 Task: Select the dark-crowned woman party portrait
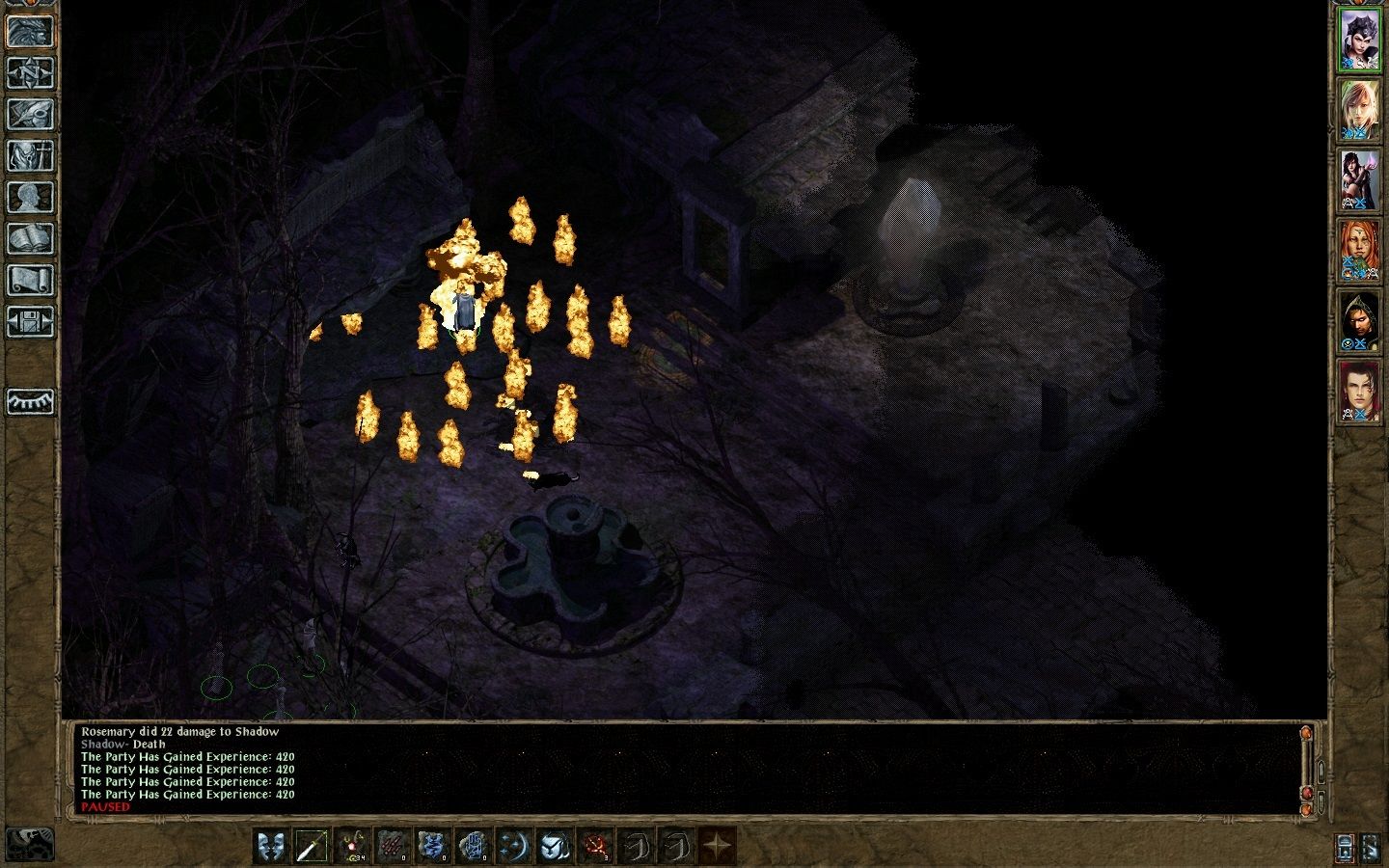click(x=1358, y=41)
